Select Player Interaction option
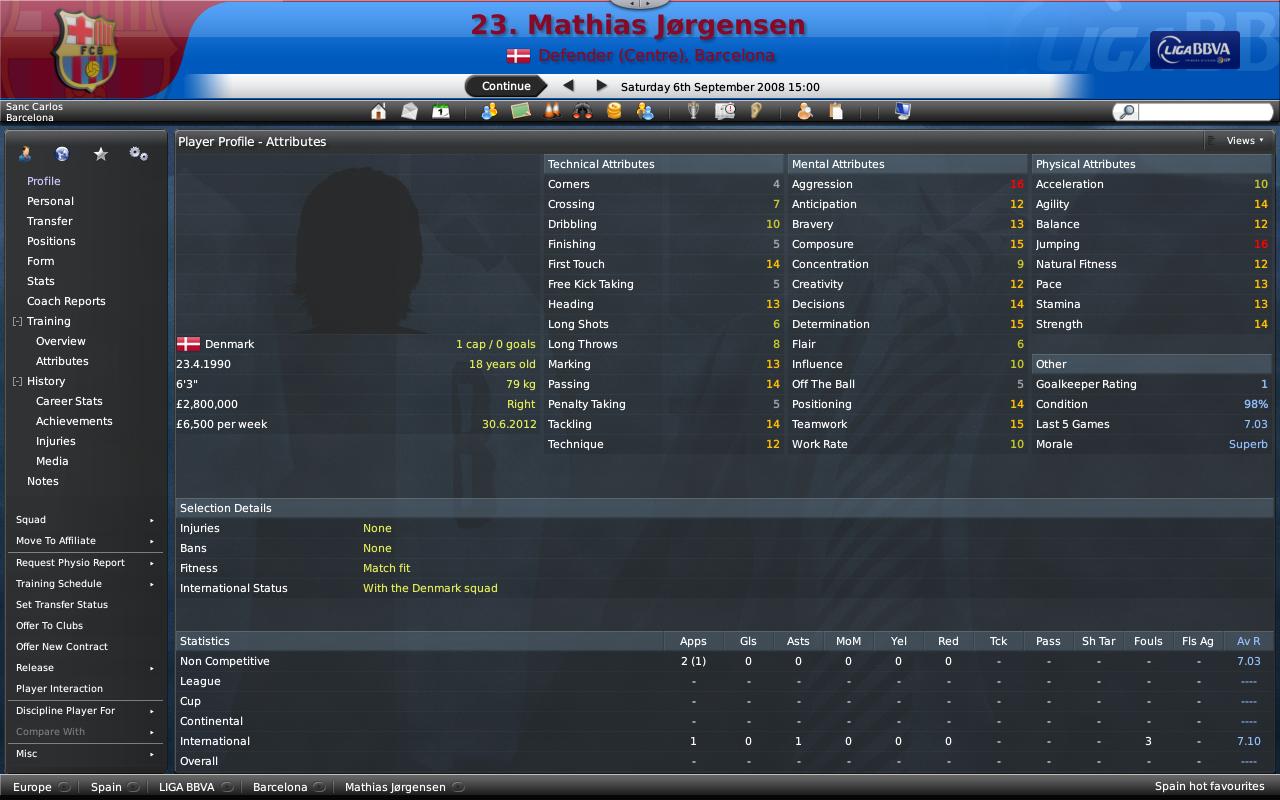This screenshot has width=1280, height=800. pyautogui.click(x=59, y=689)
